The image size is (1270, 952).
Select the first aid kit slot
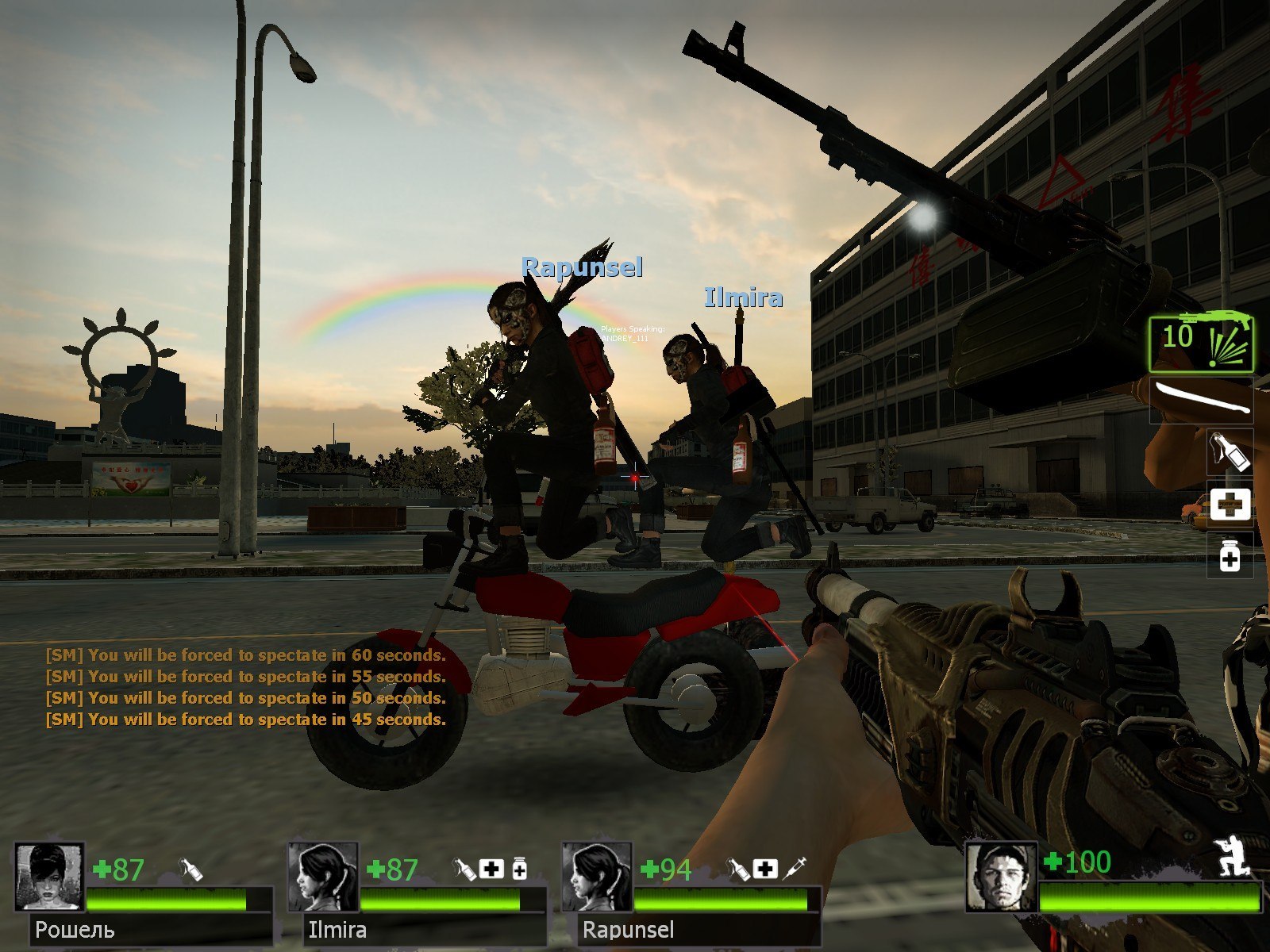point(1229,505)
